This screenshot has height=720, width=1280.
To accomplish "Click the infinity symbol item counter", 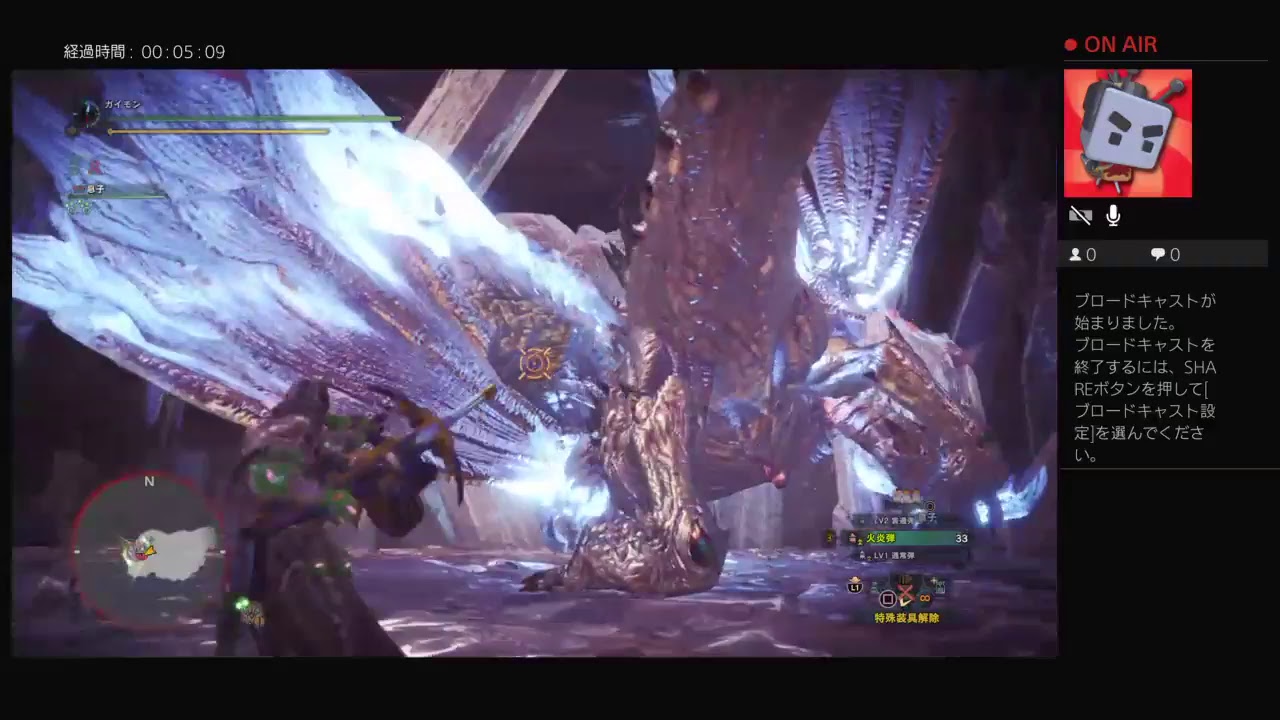I will (924, 598).
